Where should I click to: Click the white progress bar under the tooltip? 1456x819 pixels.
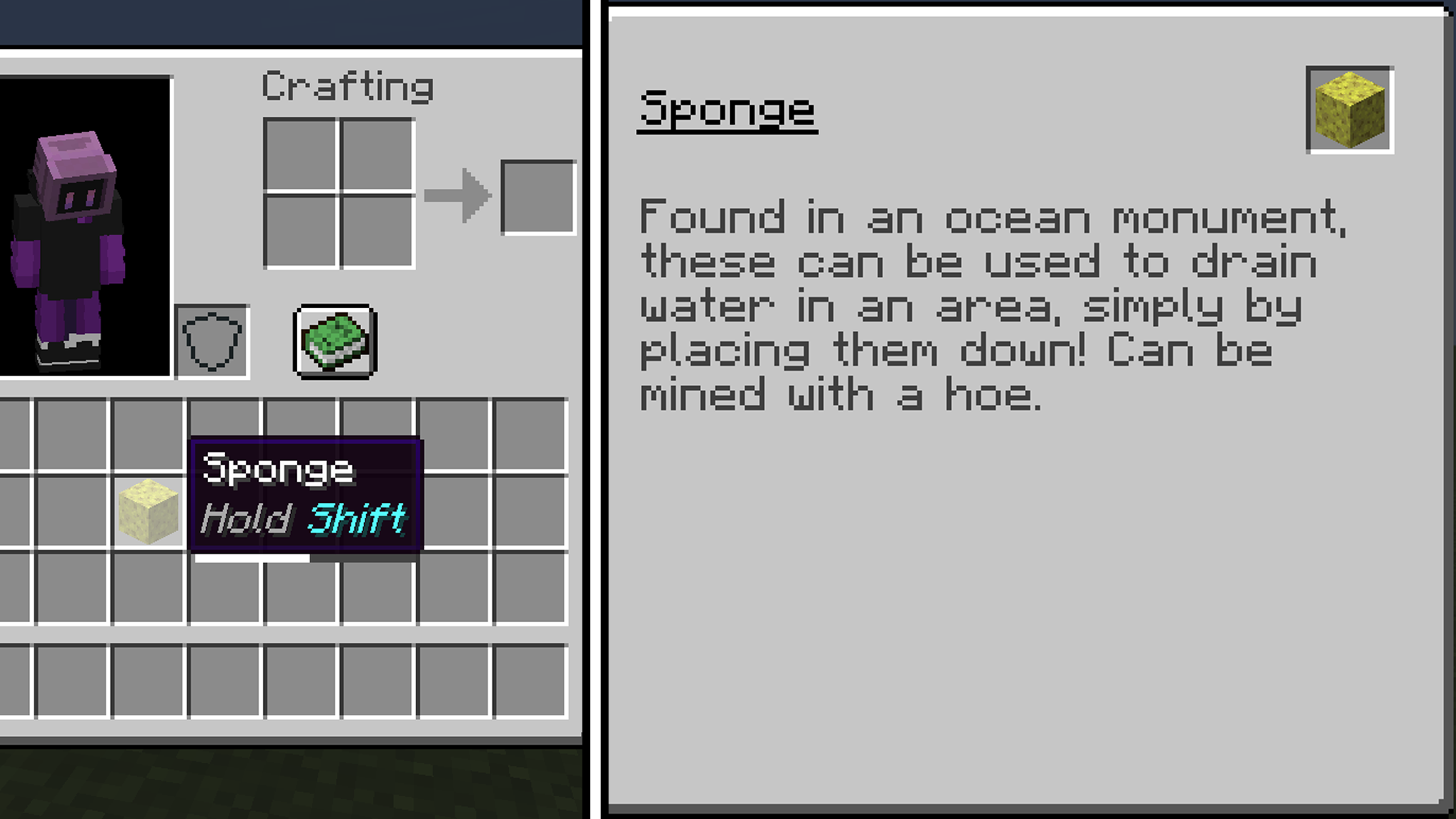tap(252, 559)
